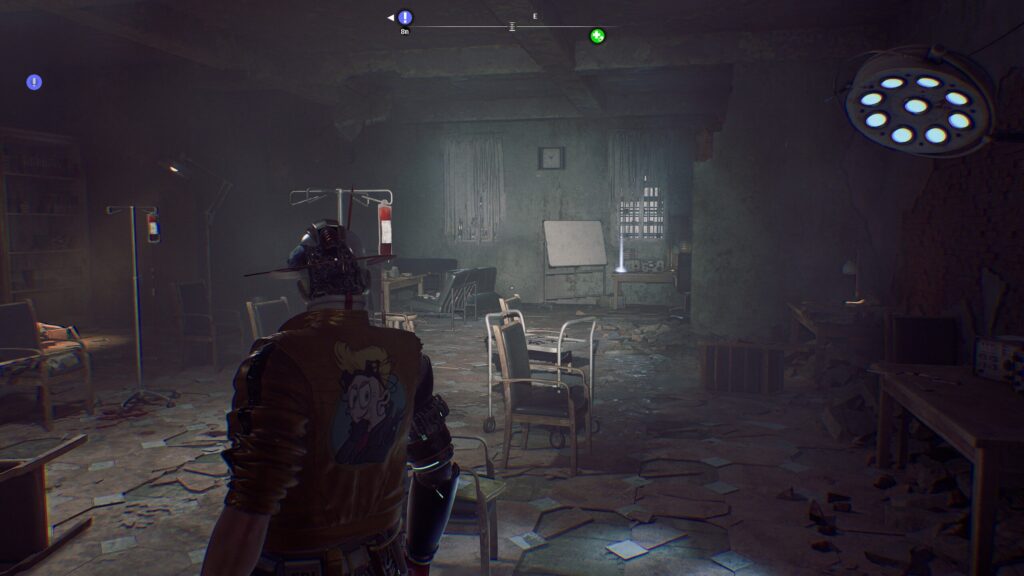Select the floating blue waypoint marker beside the bookshelf
This screenshot has height=576, width=1024.
pyautogui.click(x=34, y=82)
